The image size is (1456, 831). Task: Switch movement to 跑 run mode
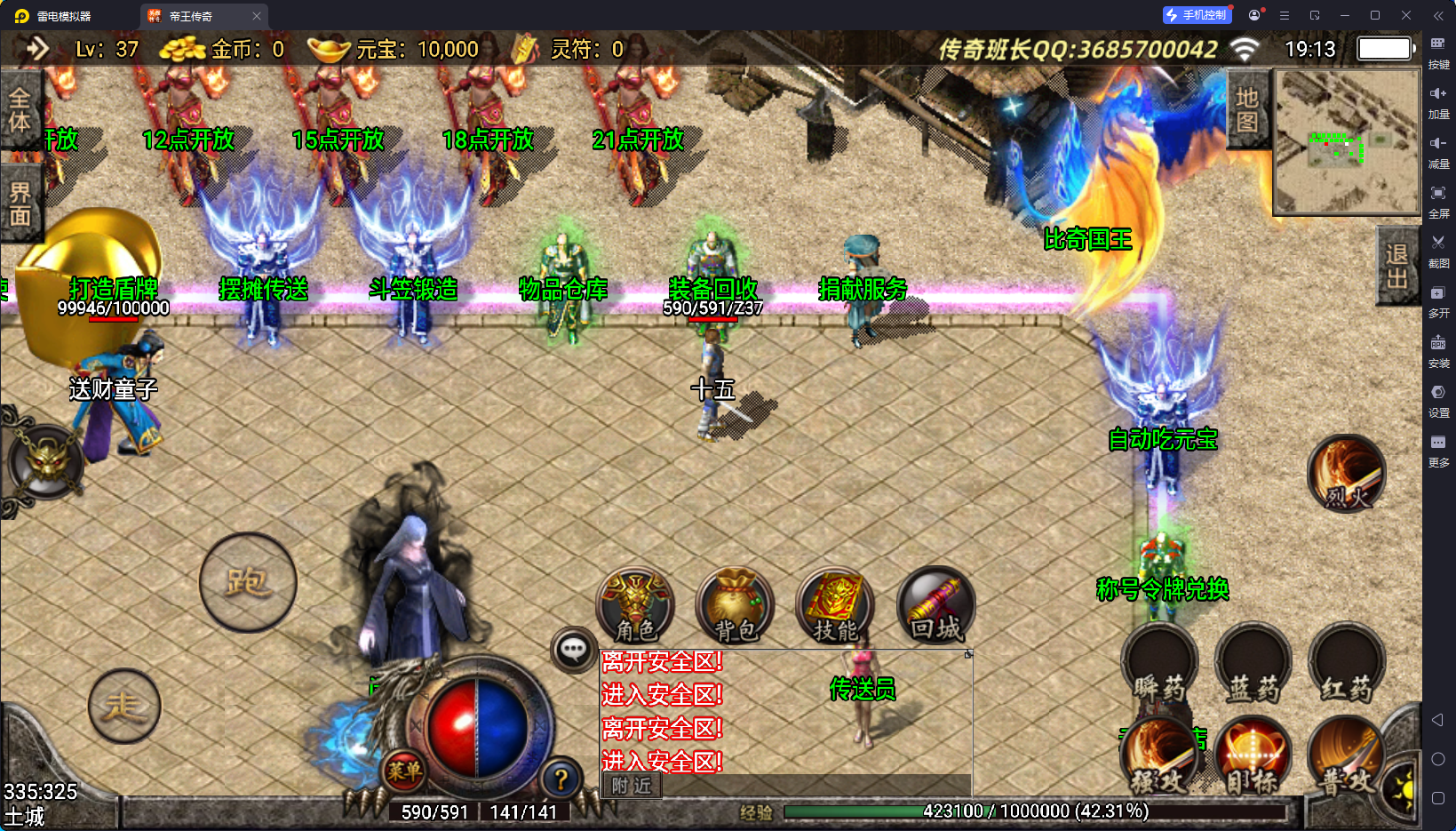[248, 582]
